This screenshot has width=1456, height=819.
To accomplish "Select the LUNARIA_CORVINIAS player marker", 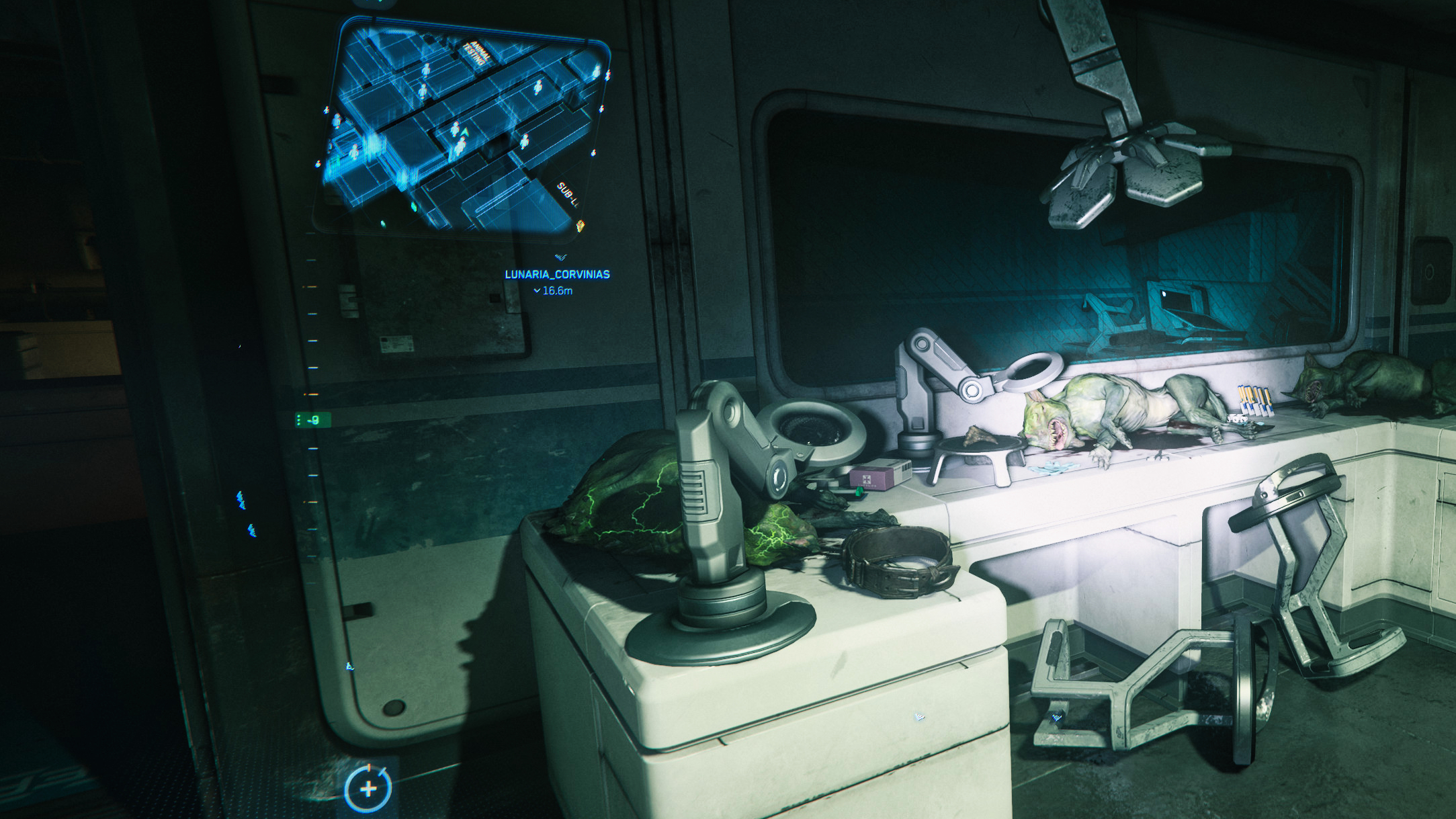I will click(557, 274).
